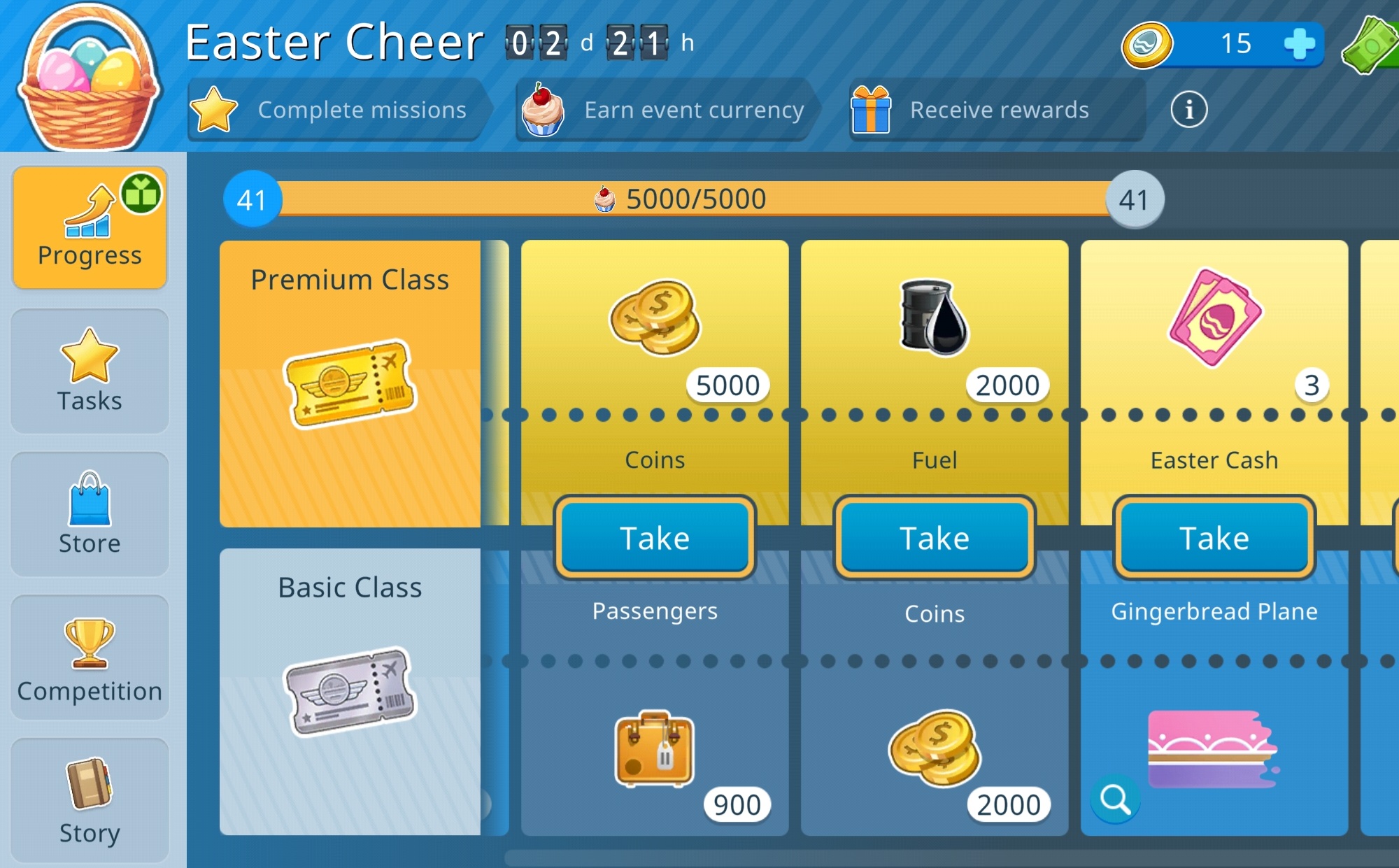
Task: Click the green cash icon
Action: [1372, 44]
